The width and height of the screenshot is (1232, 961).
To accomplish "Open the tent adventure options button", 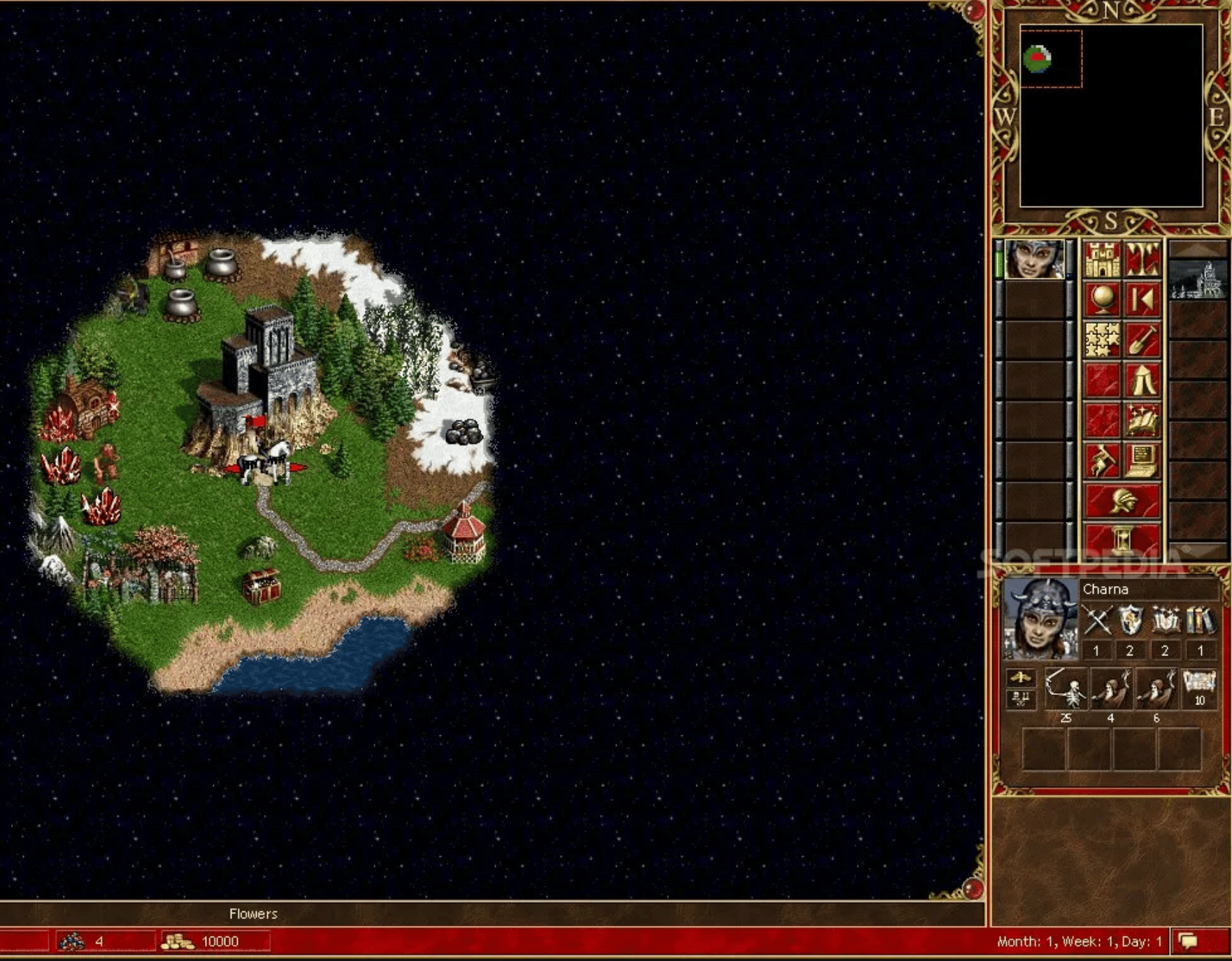I will point(1142,380).
